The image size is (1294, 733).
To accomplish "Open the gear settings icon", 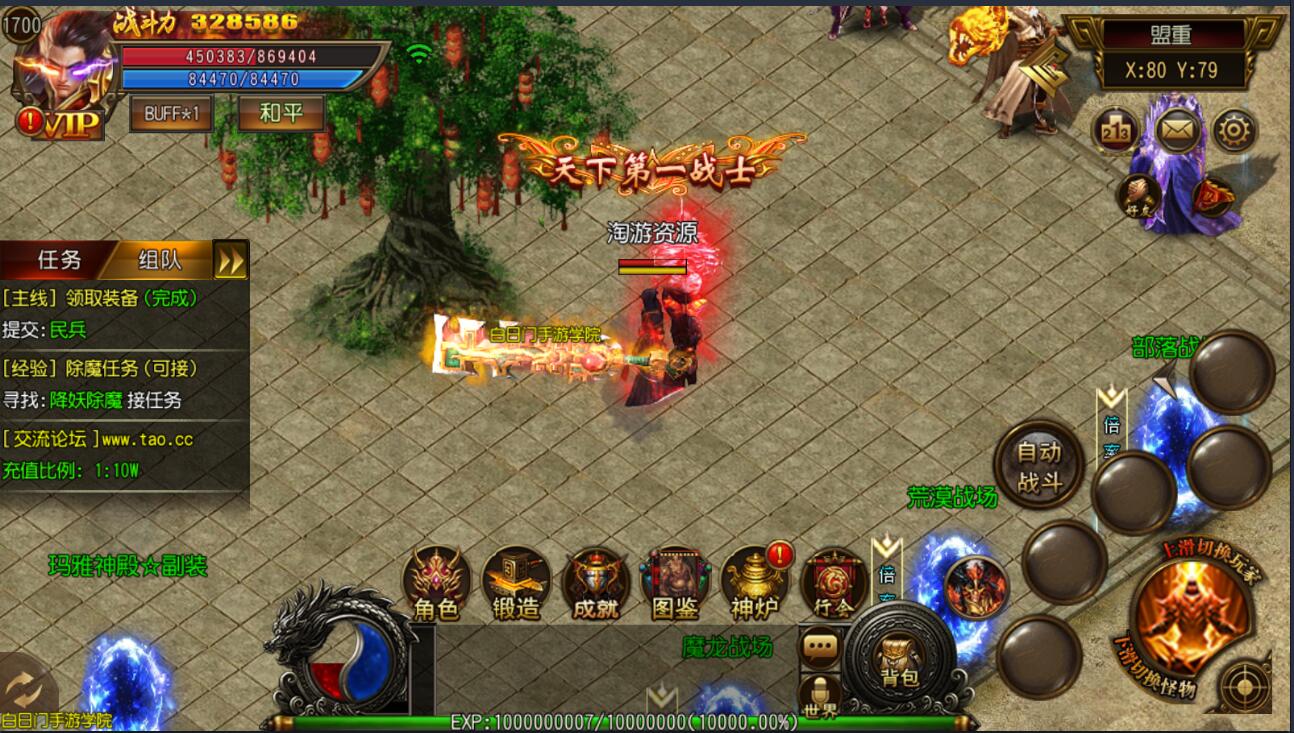I will click(x=1235, y=131).
